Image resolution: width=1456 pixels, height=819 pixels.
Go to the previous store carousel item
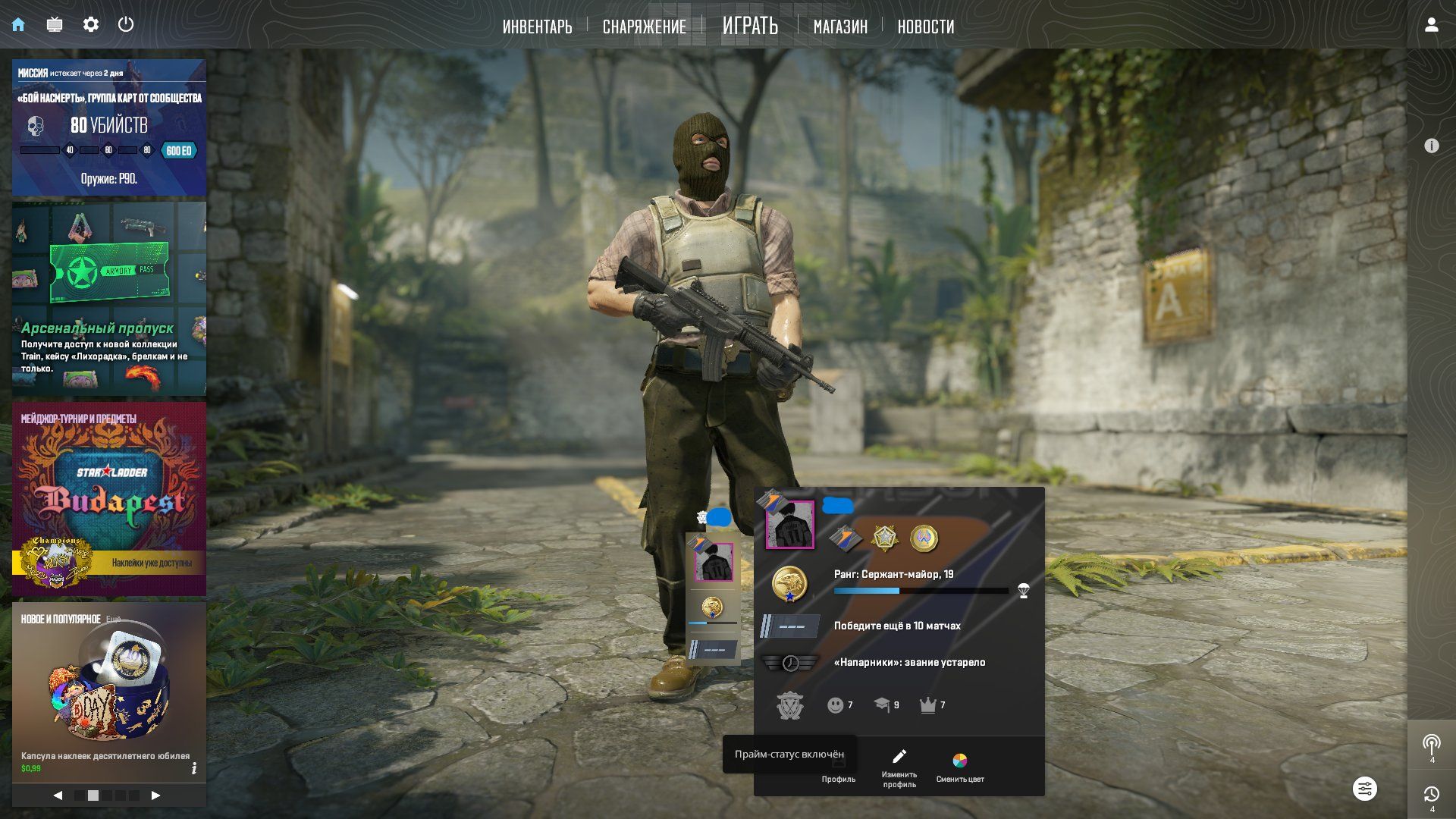(x=58, y=795)
